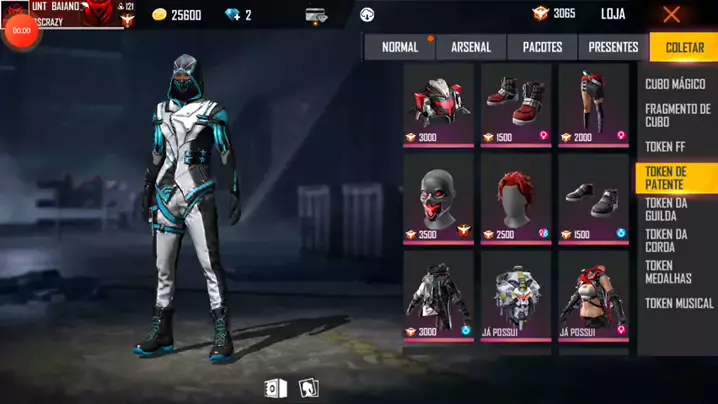Select the black jacket priced 3000
The width and height of the screenshot is (718, 404).
(438, 293)
